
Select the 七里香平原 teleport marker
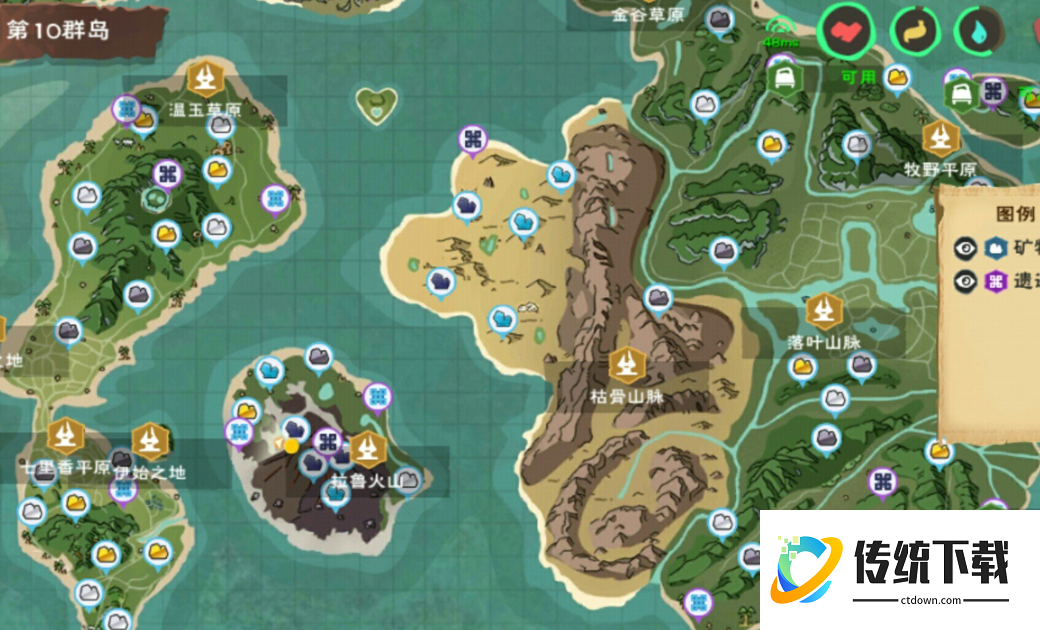pos(66,436)
